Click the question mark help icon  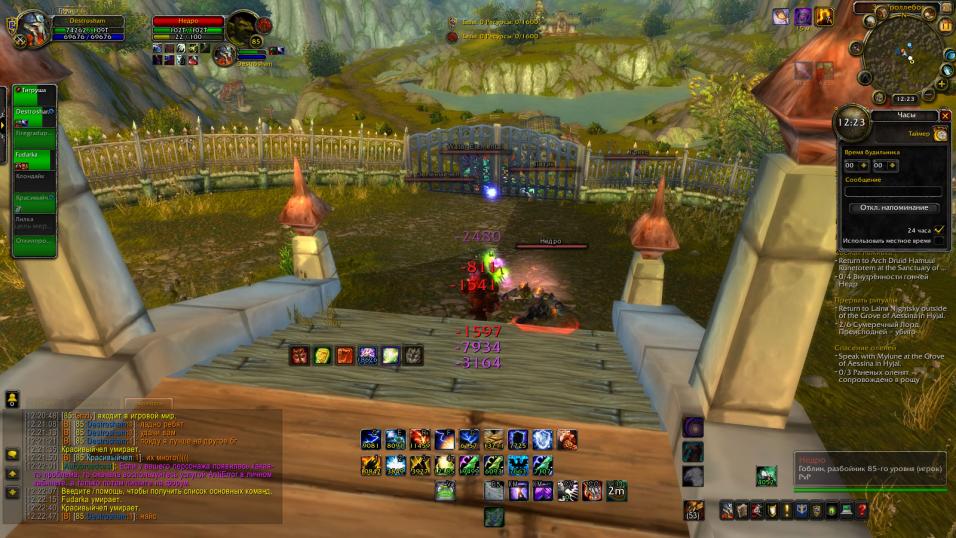pyautogui.click(x=862, y=510)
